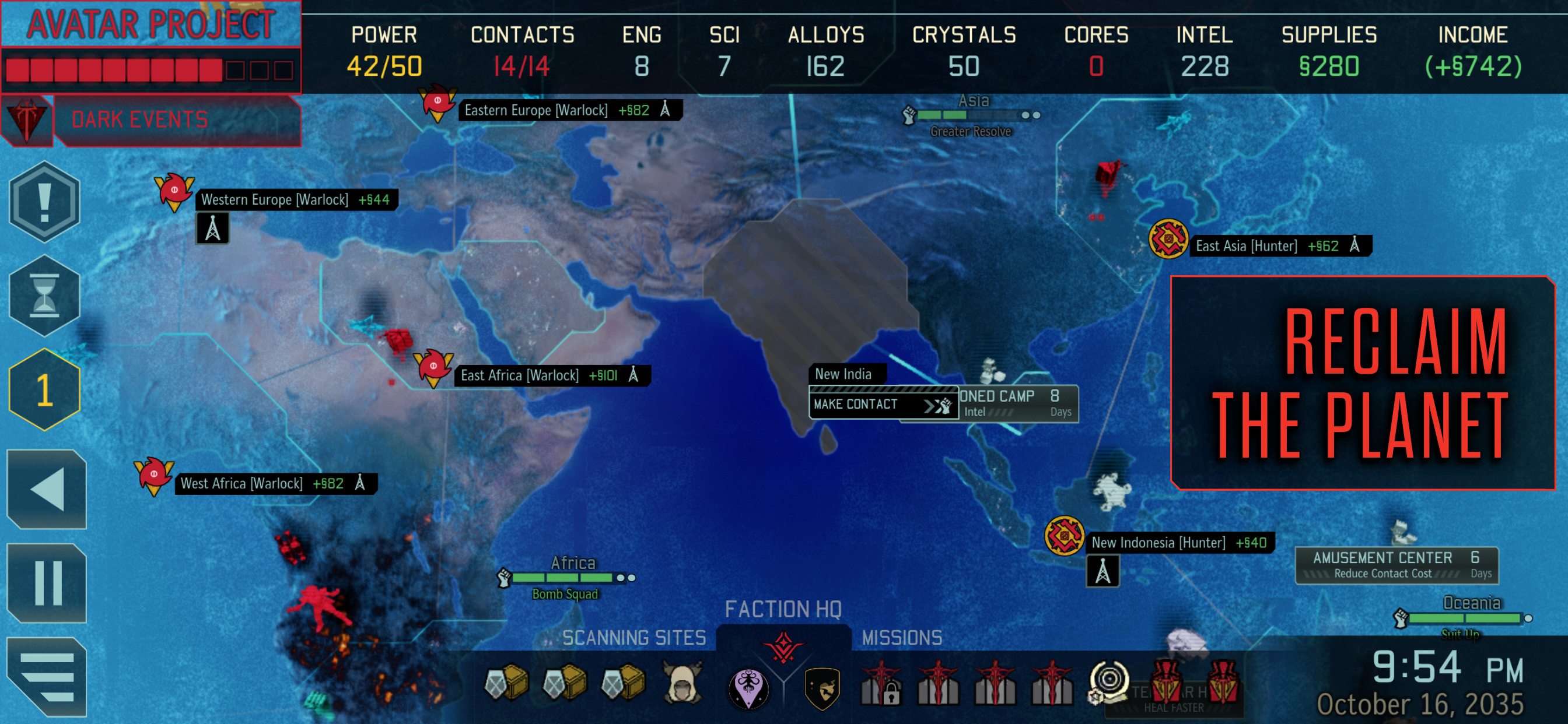The image size is (1568, 724).
Task: Click the hooded figure scanning site icon
Action: point(682,684)
